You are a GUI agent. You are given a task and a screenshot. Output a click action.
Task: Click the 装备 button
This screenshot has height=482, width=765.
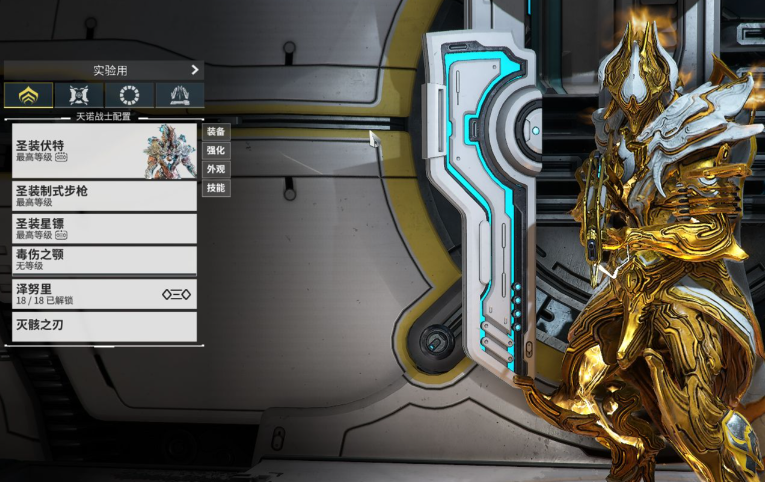coord(216,132)
